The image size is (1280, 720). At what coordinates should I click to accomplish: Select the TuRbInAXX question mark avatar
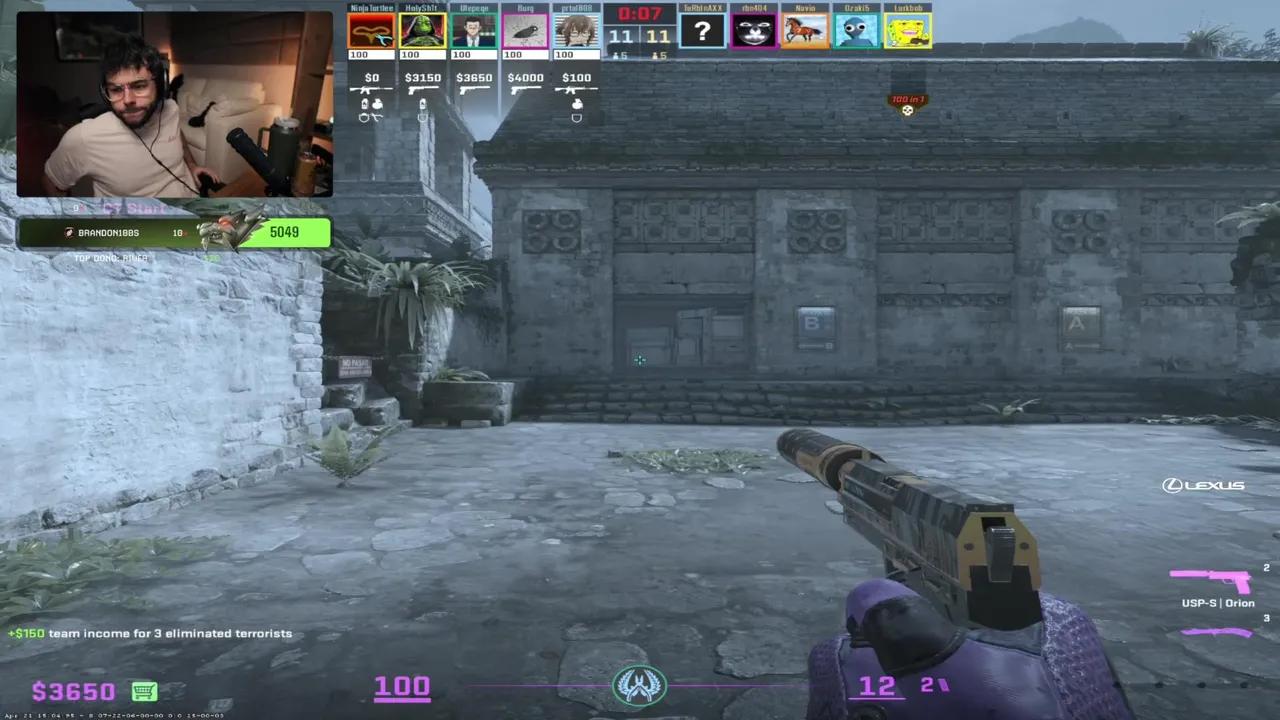click(703, 31)
